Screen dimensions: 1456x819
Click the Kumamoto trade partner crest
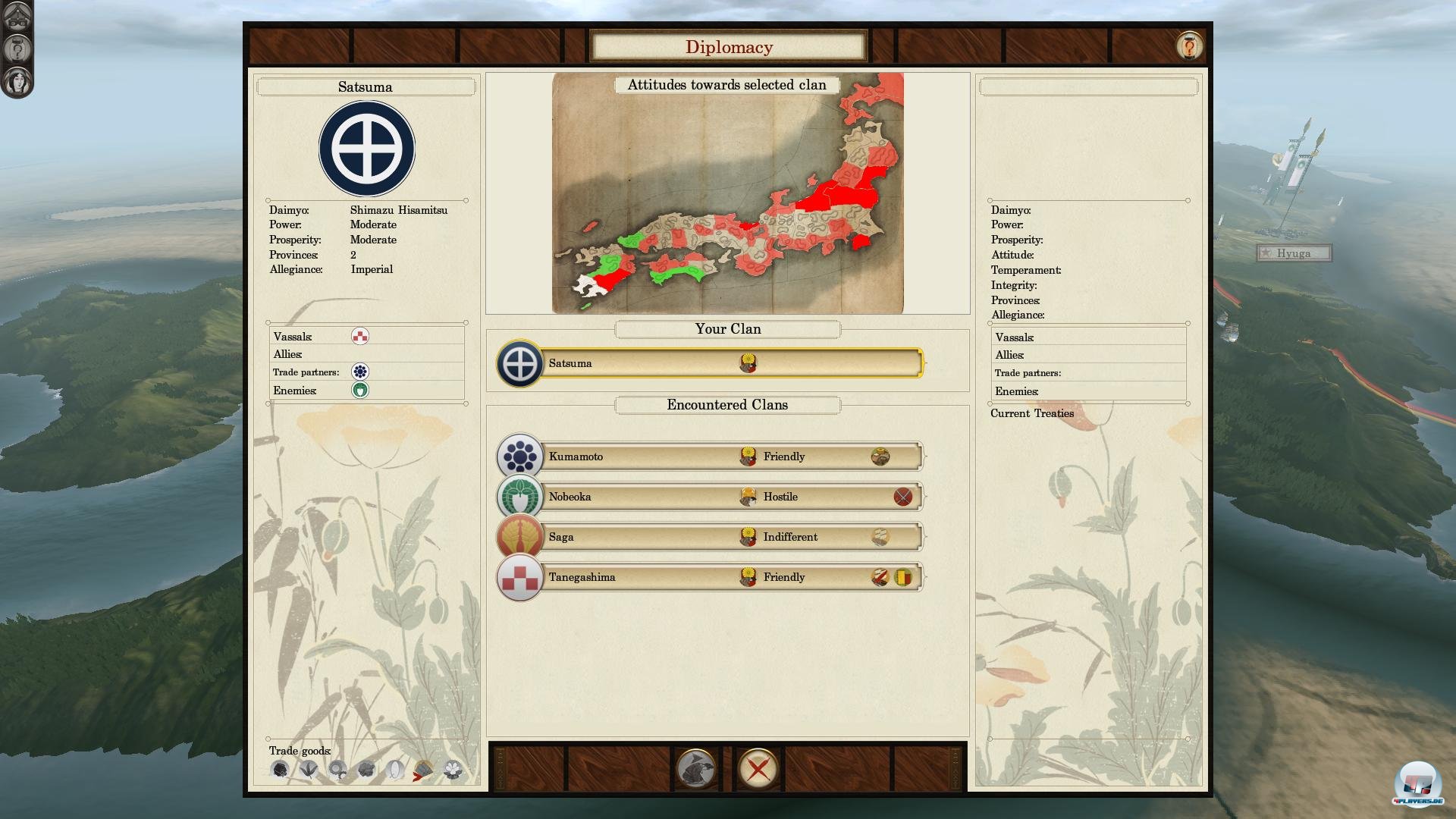click(360, 372)
